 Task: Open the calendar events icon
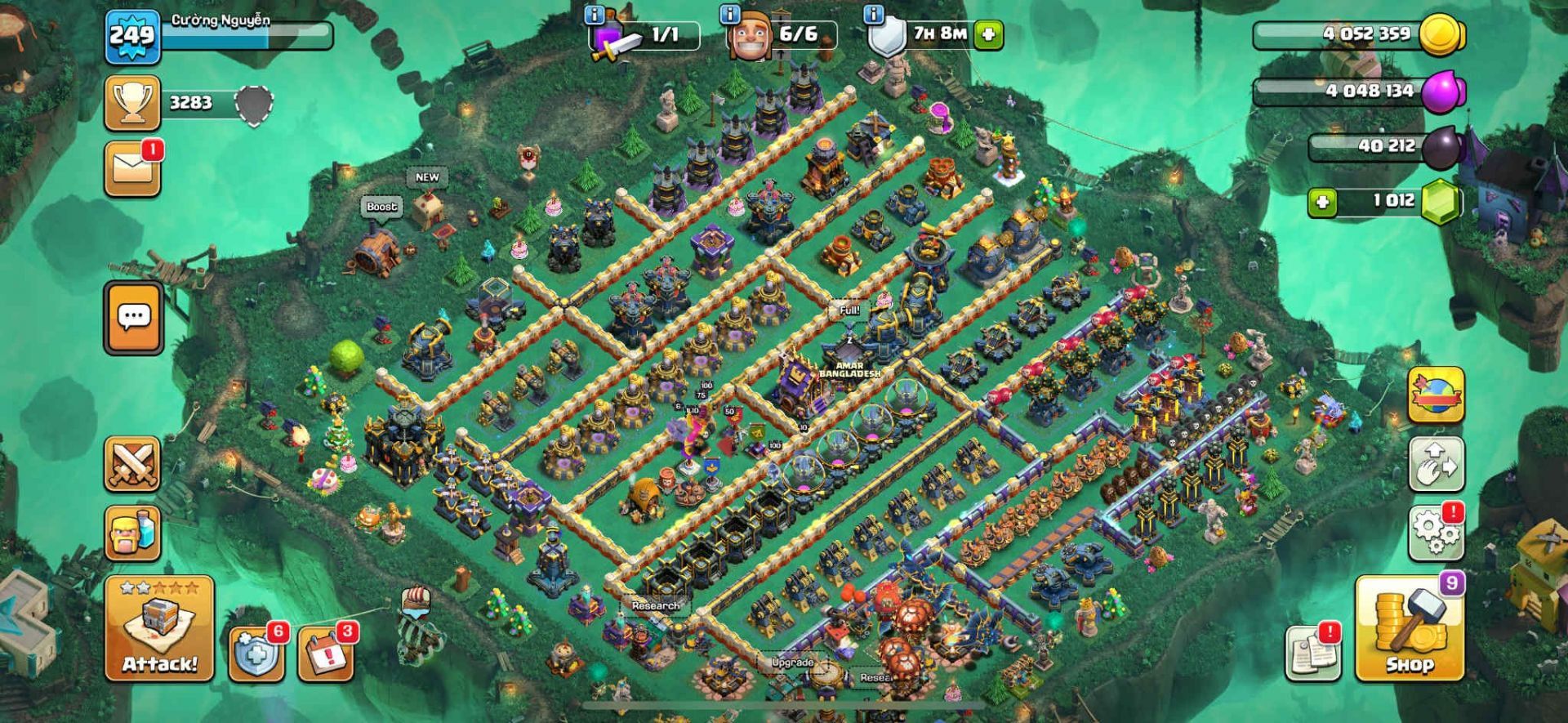click(325, 654)
